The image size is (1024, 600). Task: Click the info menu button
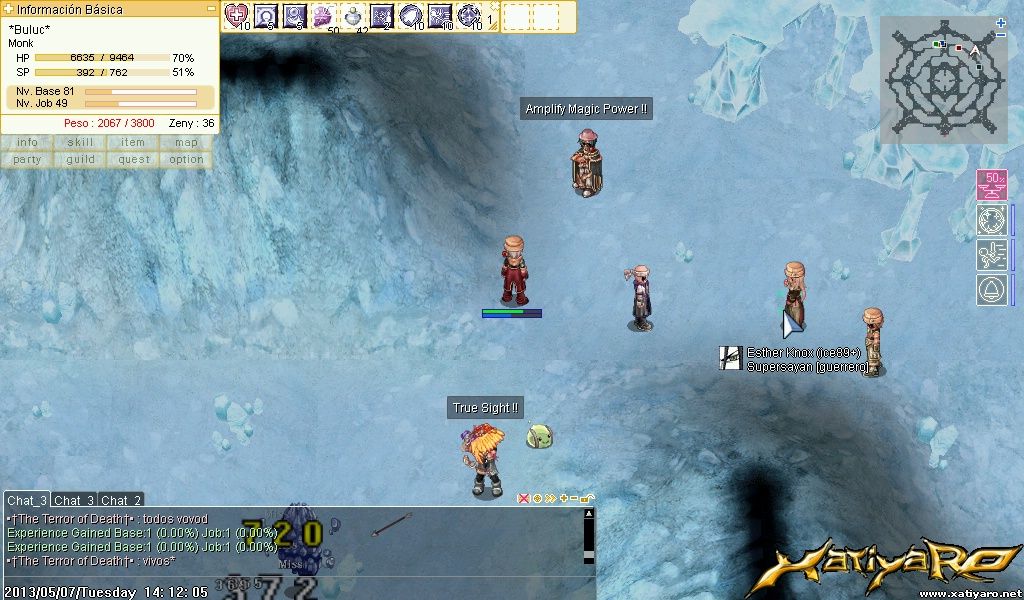(27, 142)
